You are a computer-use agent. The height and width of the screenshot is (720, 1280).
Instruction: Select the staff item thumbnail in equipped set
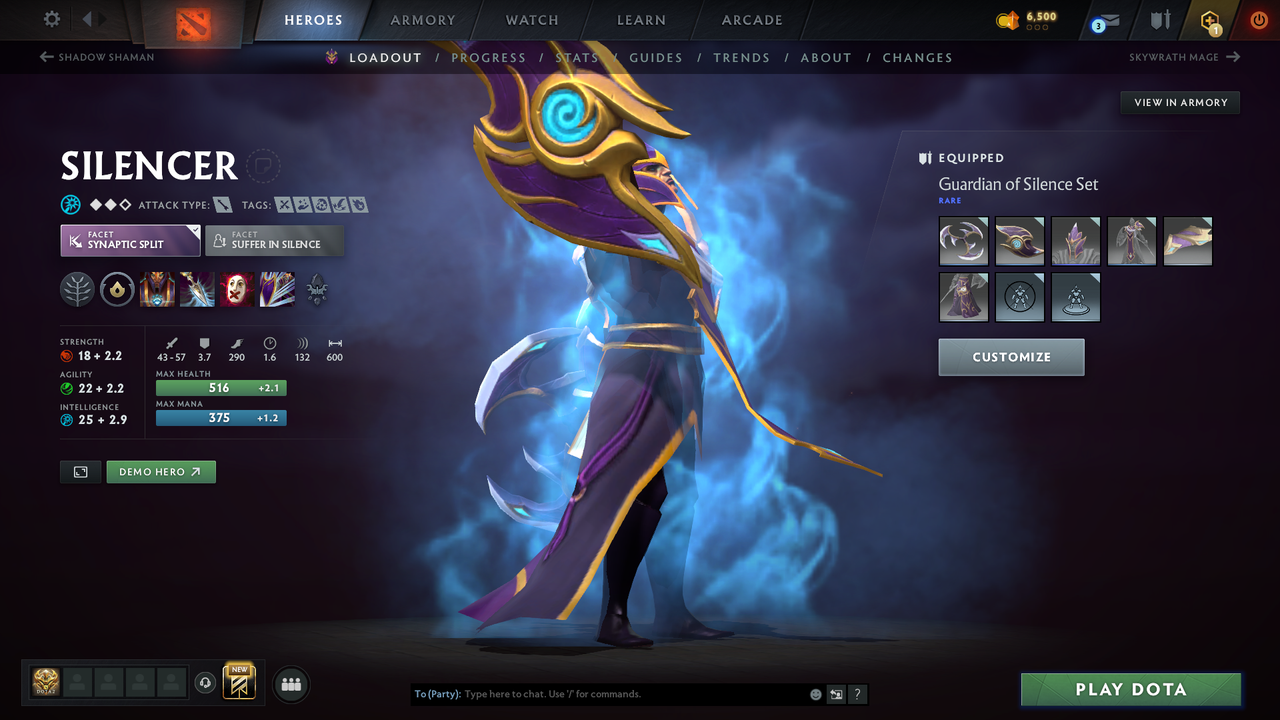click(1187, 241)
